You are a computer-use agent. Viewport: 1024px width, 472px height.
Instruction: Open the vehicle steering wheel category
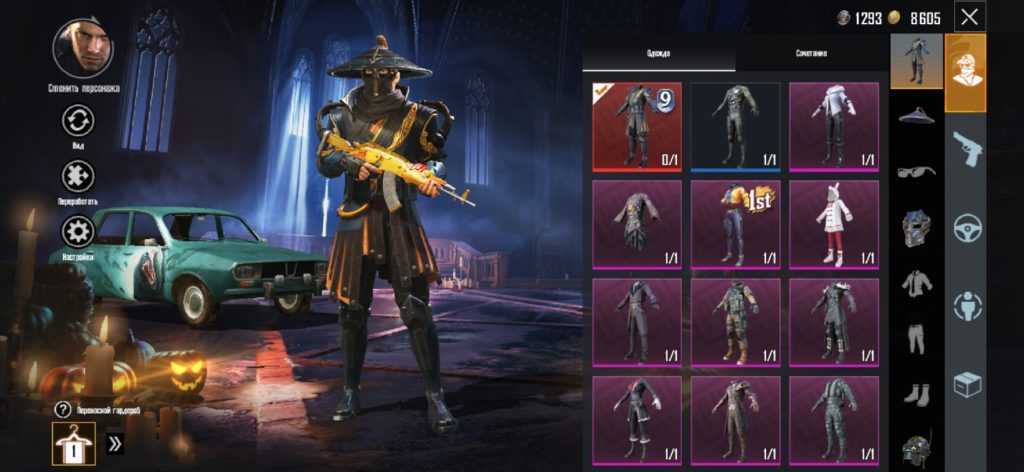[x=966, y=227]
